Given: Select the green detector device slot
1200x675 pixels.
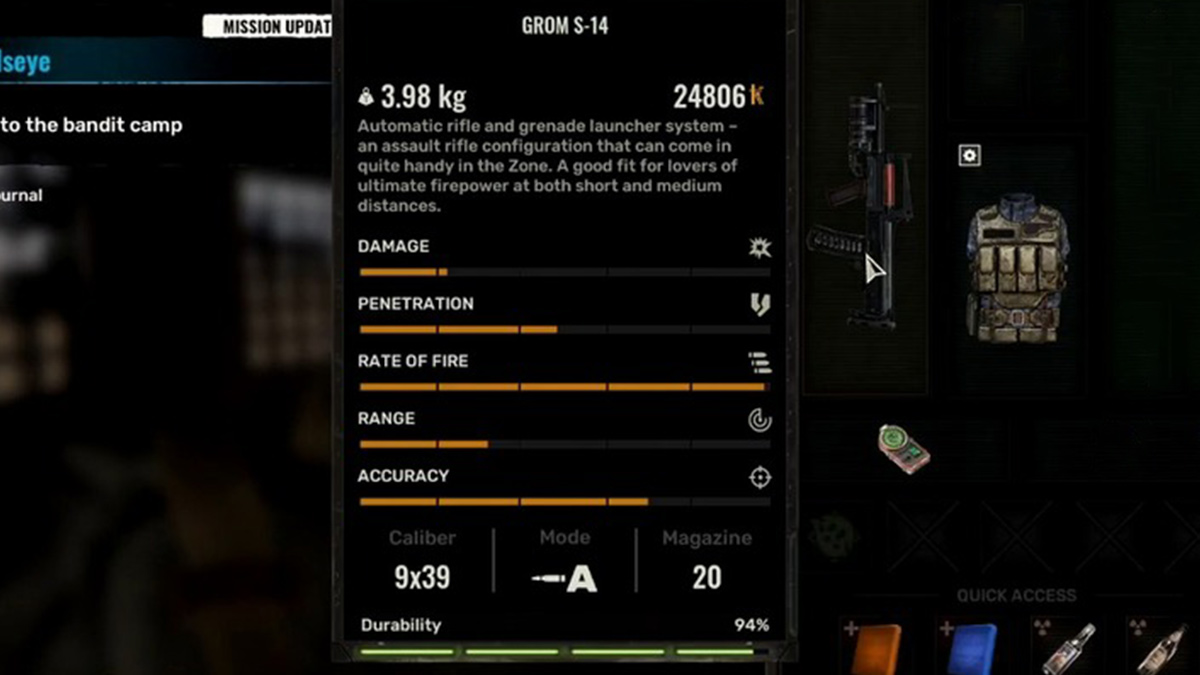Looking at the screenshot, I should click(904, 448).
